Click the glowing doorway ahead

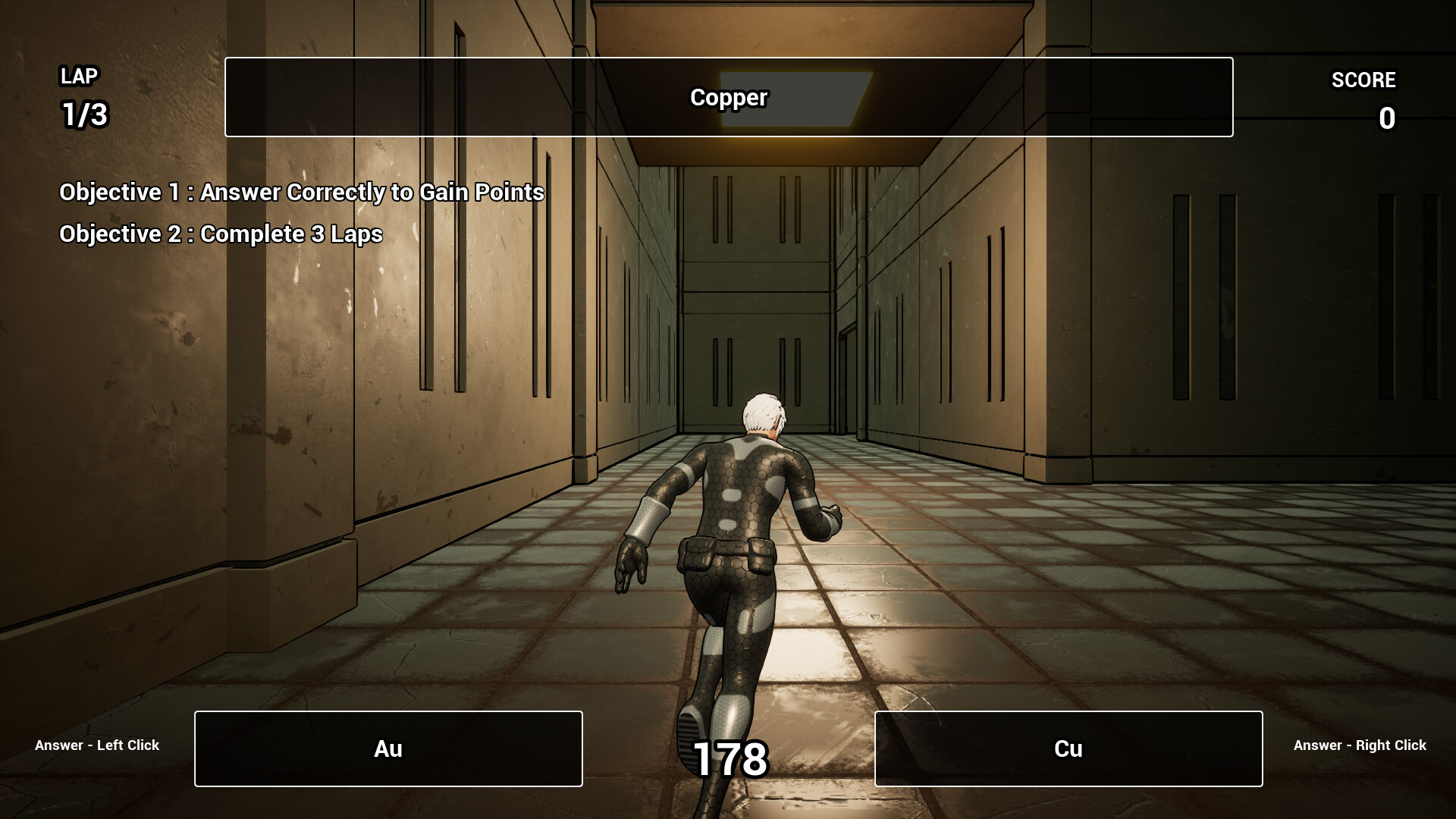tap(789, 99)
